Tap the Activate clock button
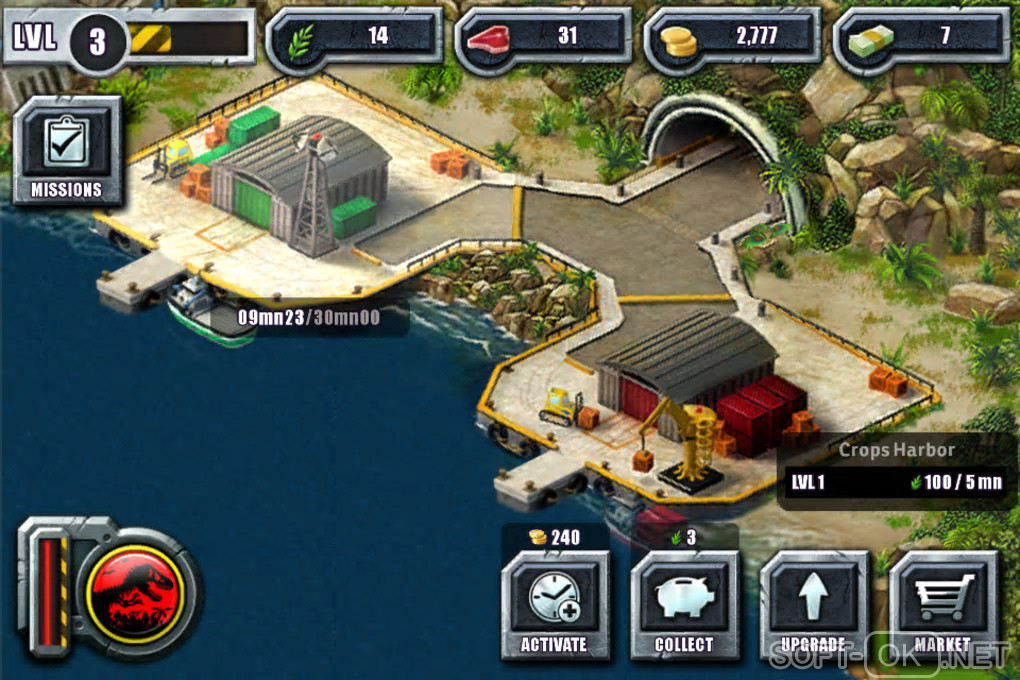Screen dimensions: 1020x680 (x=554, y=604)
